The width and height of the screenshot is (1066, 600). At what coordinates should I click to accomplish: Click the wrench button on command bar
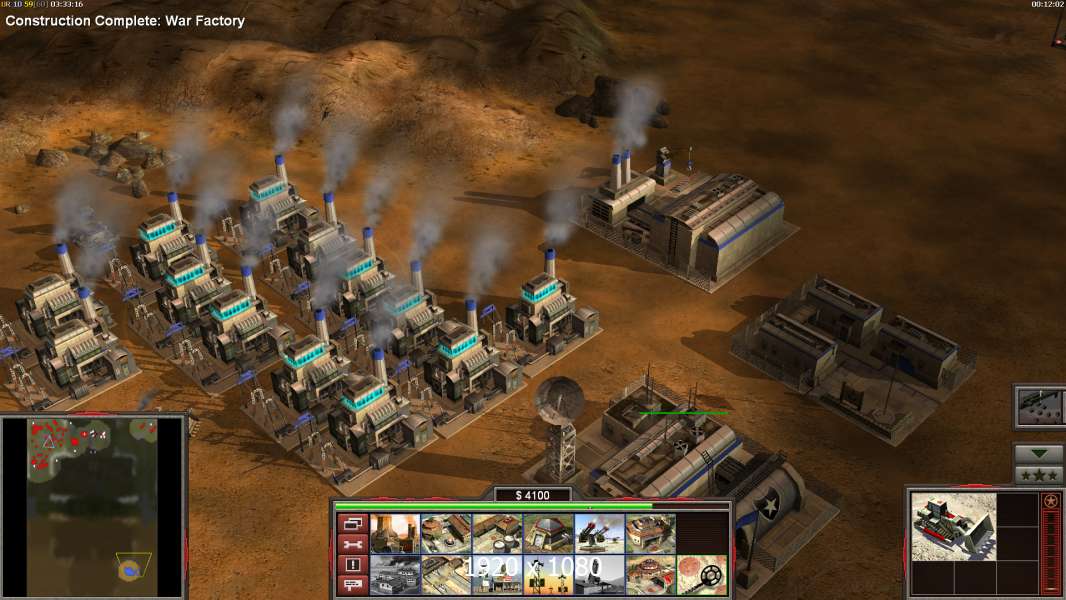(x=351, y=544)
